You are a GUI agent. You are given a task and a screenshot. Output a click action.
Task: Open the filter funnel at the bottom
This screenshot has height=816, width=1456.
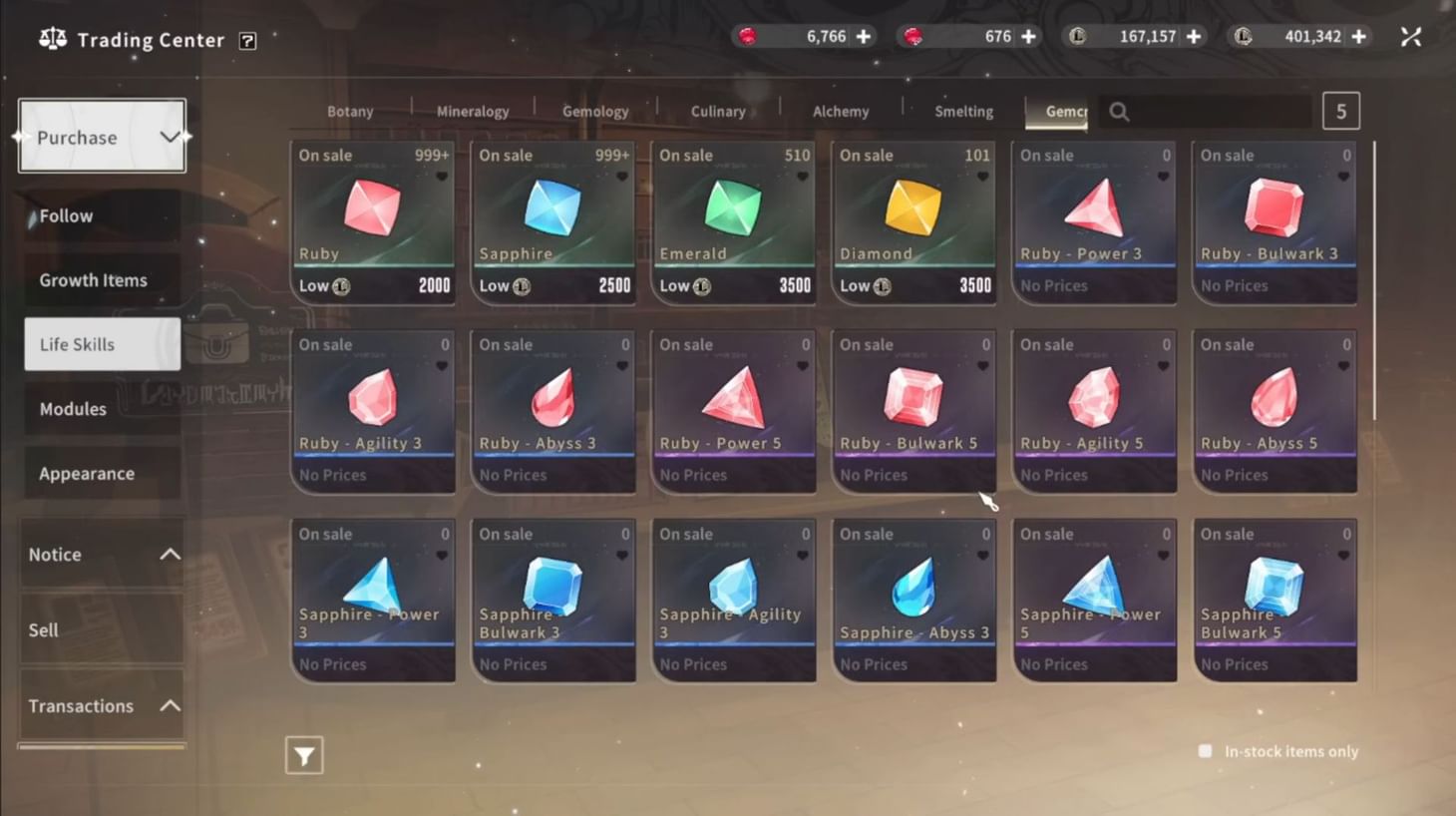pyautogui.click(x=304, y=755)
